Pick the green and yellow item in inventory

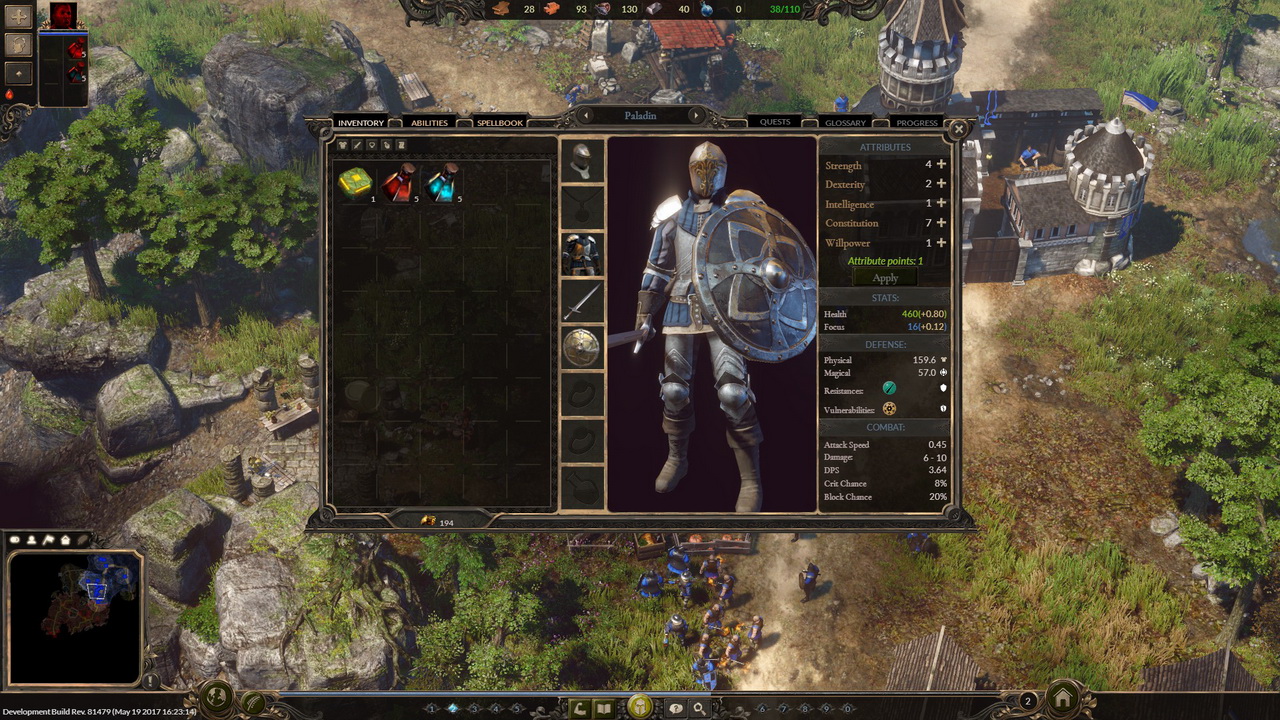click(x=355, y=184)
